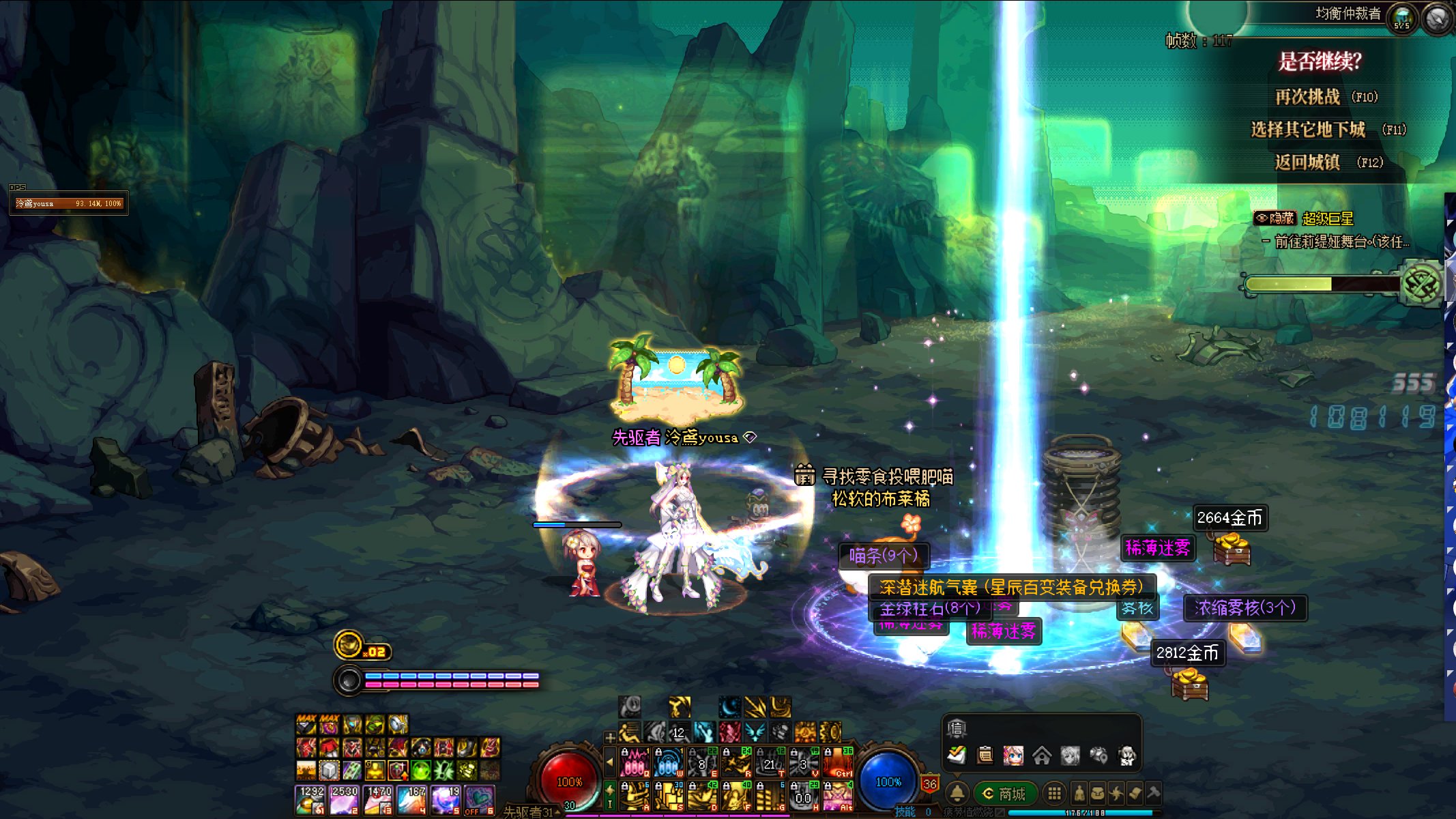Click the house icon in notification panel
The height and width of the screenshot is (819, 1456).
click(1042, 756)
